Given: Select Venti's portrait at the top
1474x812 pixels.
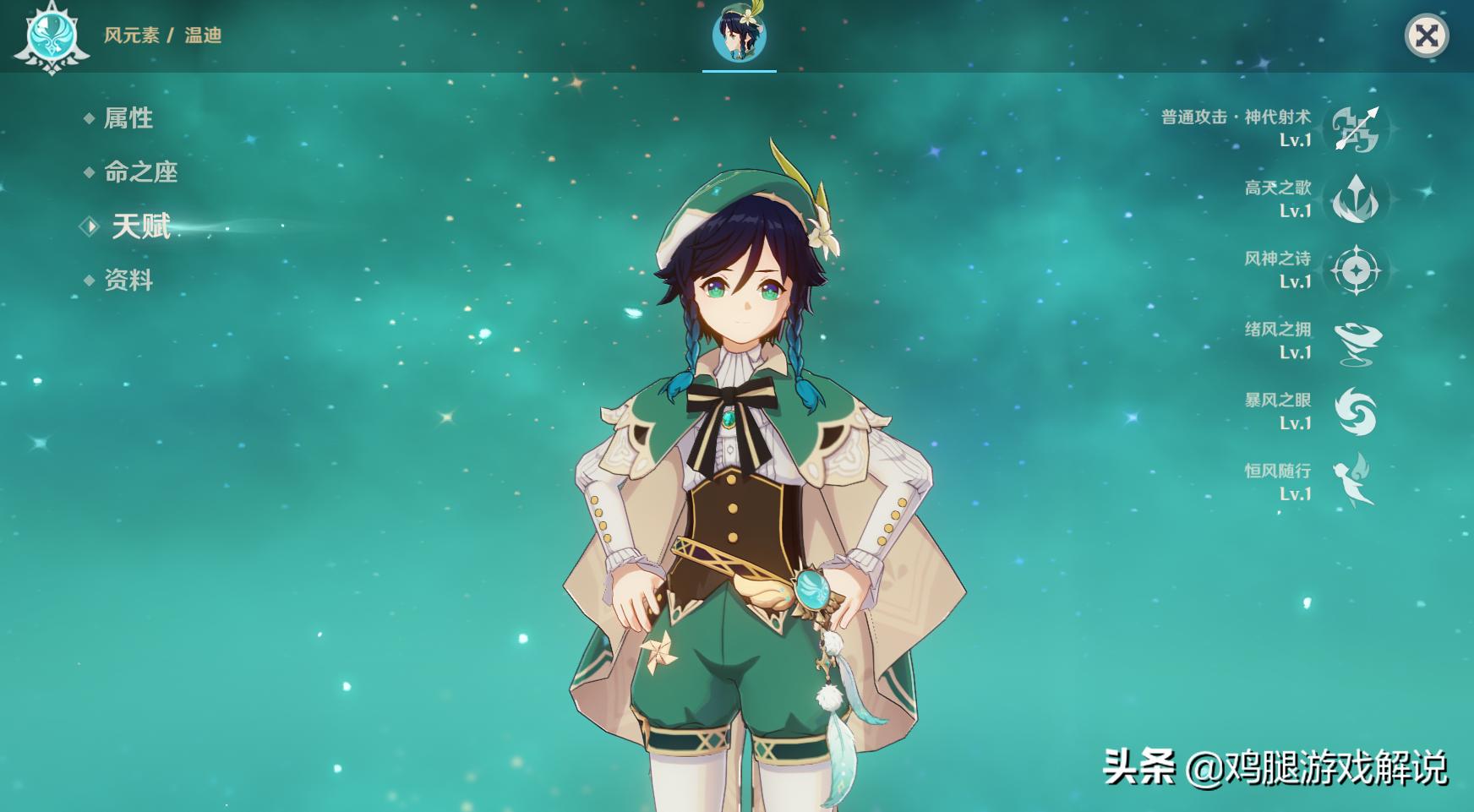Looking at the screenshot, I should pyautogui.click(x=739, y=35).
